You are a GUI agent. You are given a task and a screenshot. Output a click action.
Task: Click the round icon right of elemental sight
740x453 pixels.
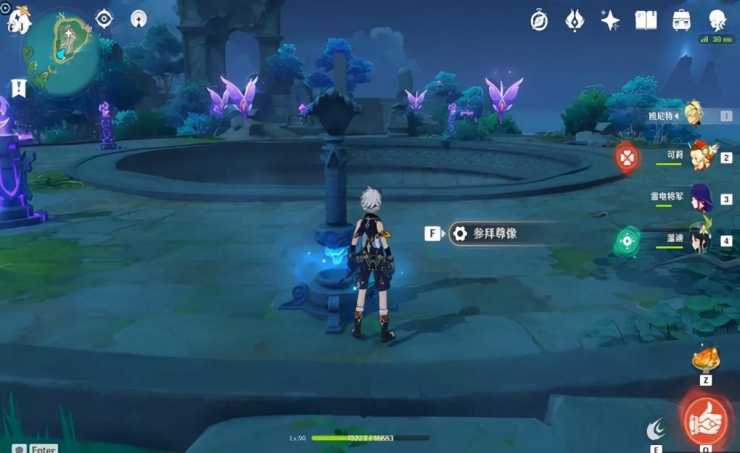coord(139,18)
